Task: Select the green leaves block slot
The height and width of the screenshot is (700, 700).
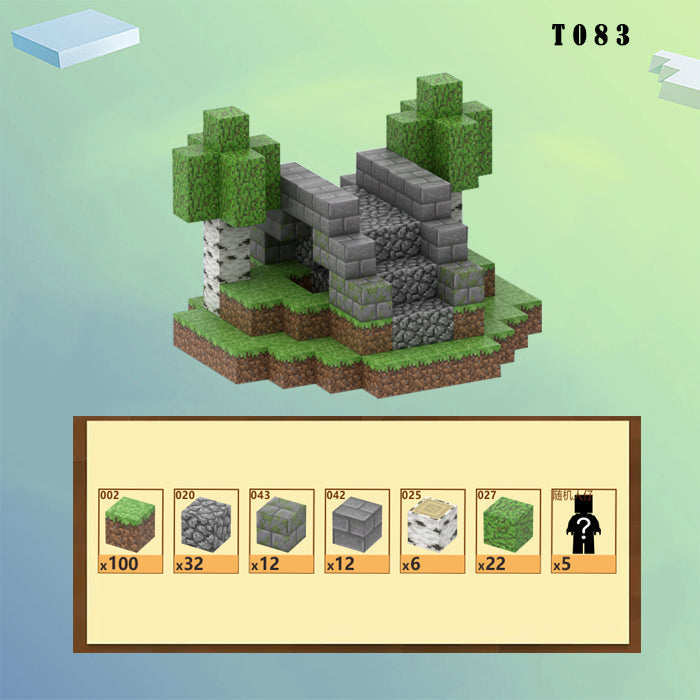Action: coord(508,531)
